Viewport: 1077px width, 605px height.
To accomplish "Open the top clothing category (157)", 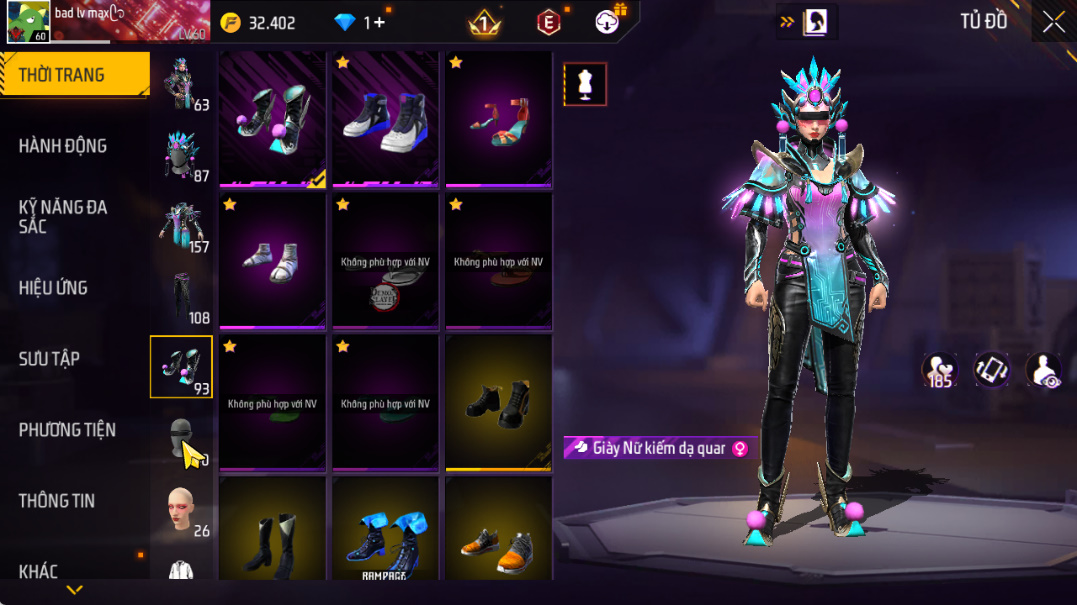I will coord(182,225).
